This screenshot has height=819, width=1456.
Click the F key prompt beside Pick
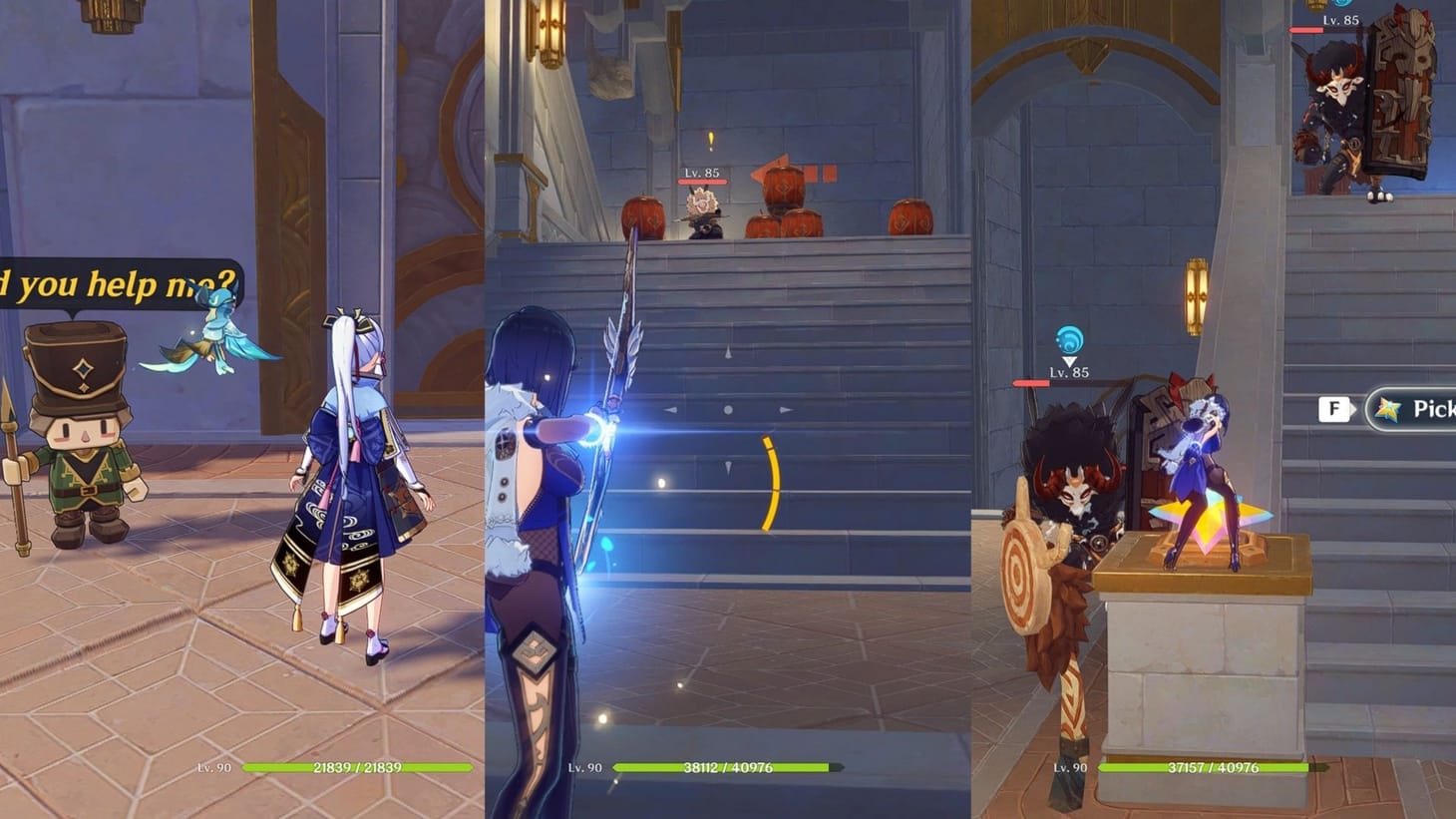1334,408
